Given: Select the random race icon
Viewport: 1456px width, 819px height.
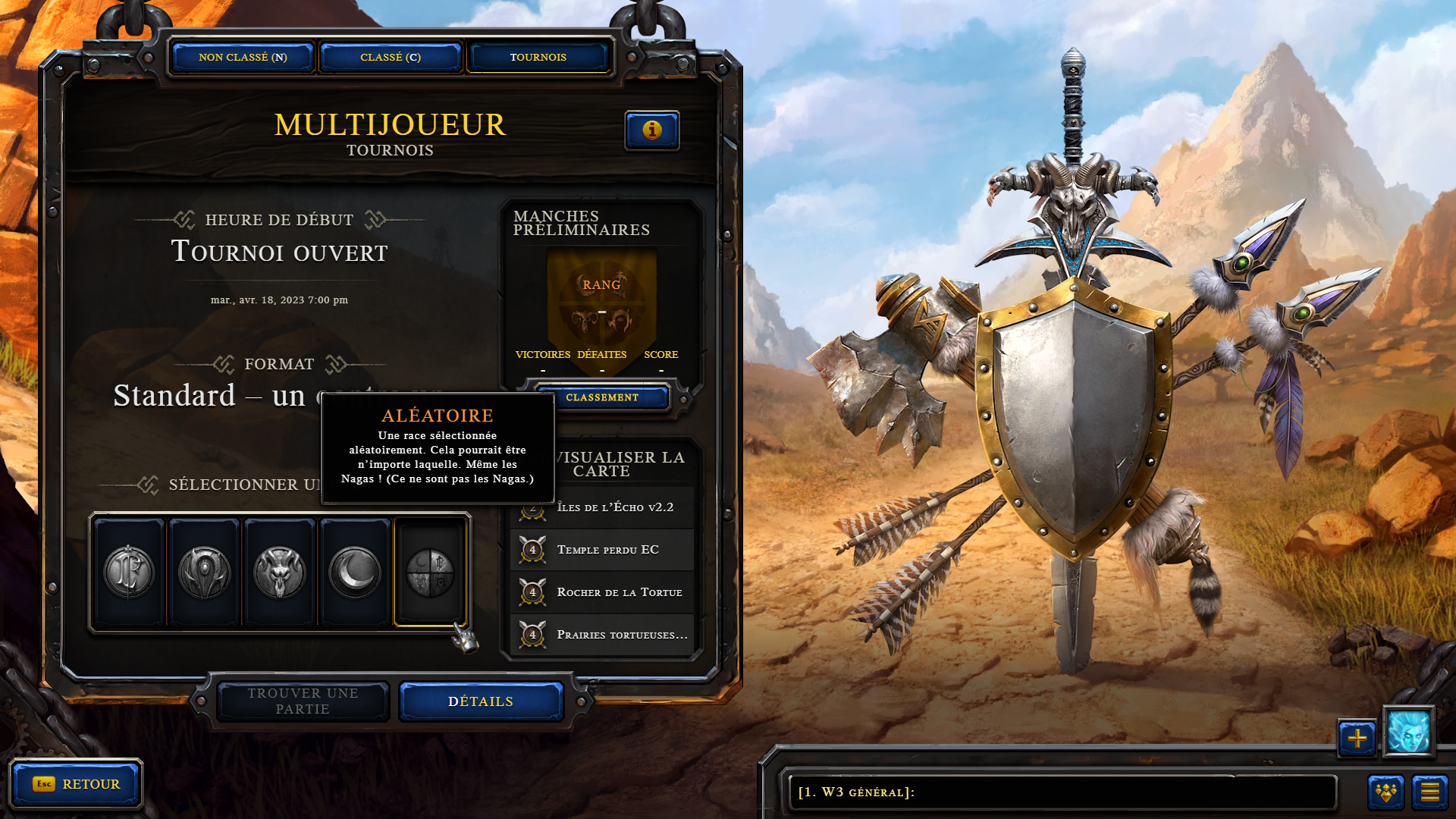Looking at the screenshot, I should [430, 573].
